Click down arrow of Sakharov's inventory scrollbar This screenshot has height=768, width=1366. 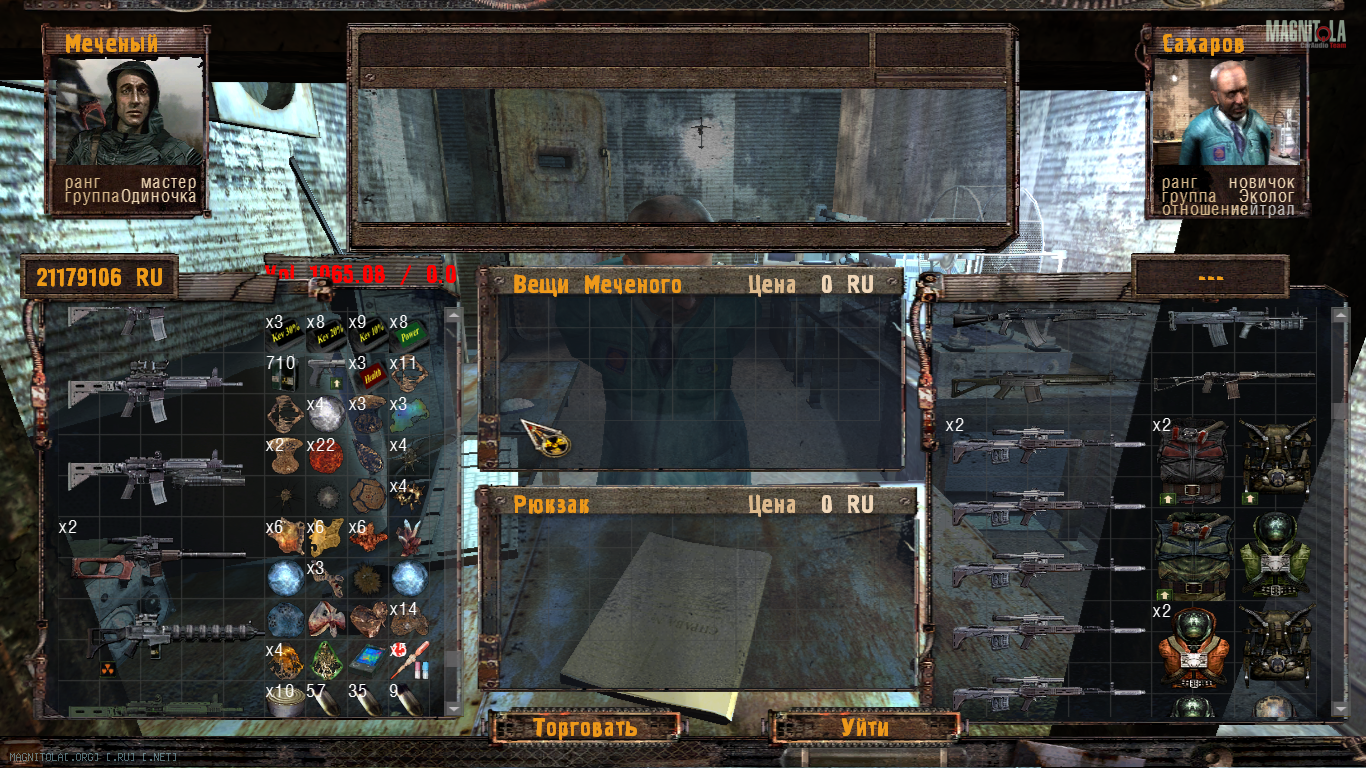tap(1339, 708)
